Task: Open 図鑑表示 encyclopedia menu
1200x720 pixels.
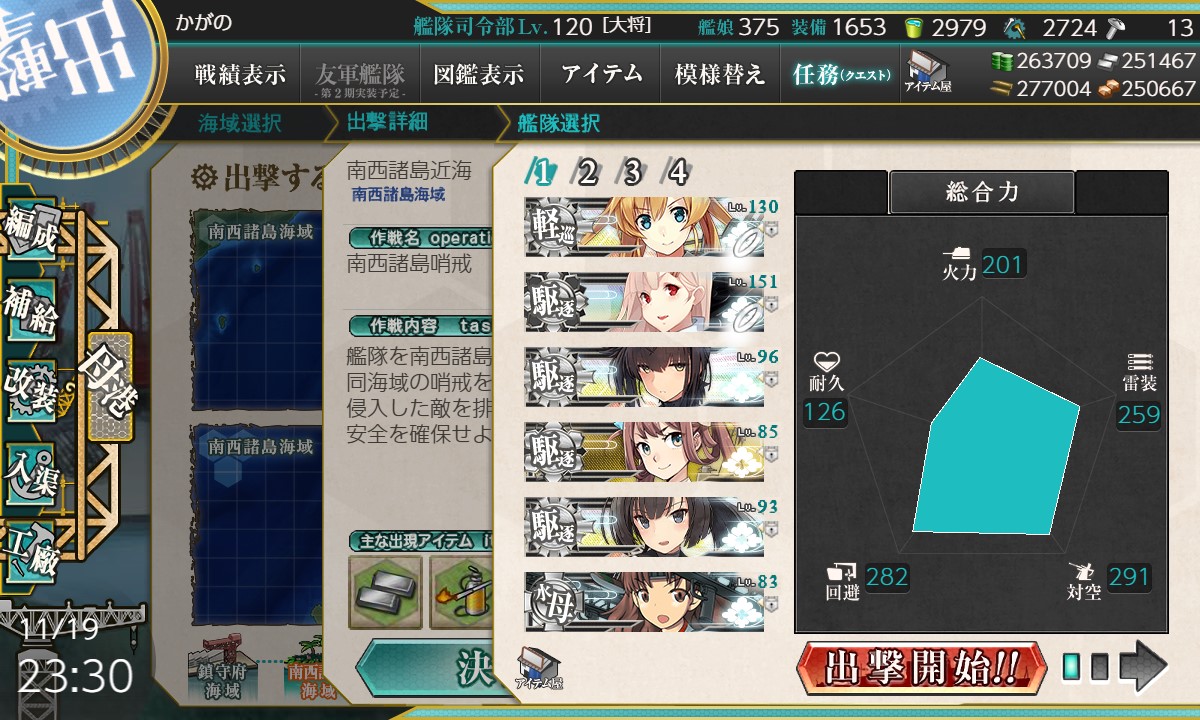Action: [478, 74]
